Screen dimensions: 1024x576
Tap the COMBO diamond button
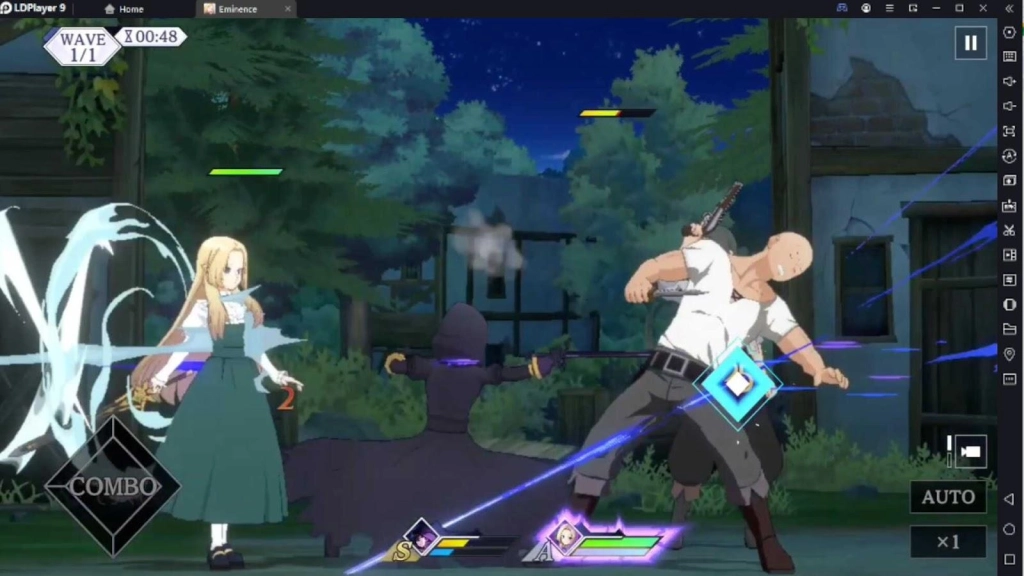tap(113, 487)
